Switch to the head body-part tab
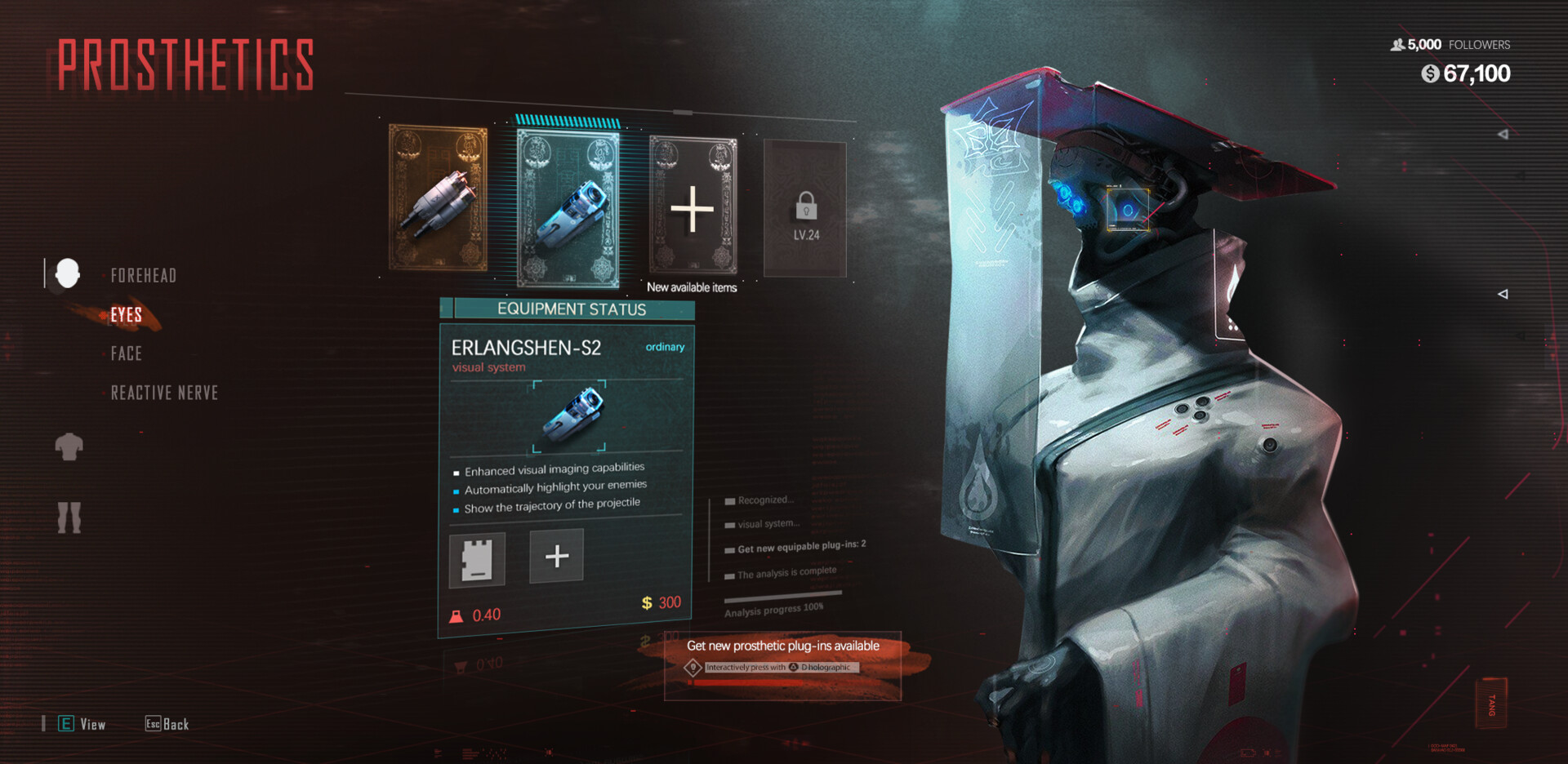 pyautogui.click(x=68, y=273)
